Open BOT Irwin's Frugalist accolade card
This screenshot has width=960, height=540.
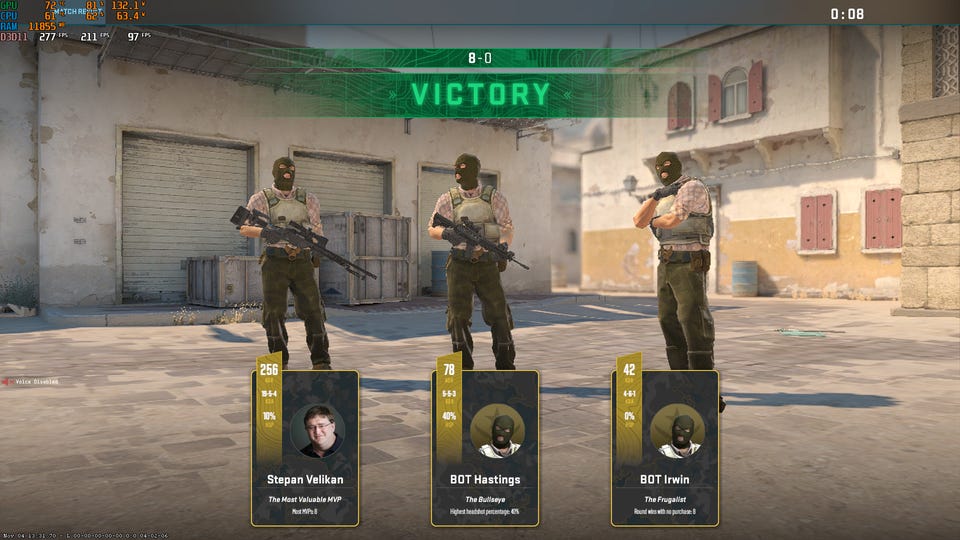(665, 450)
